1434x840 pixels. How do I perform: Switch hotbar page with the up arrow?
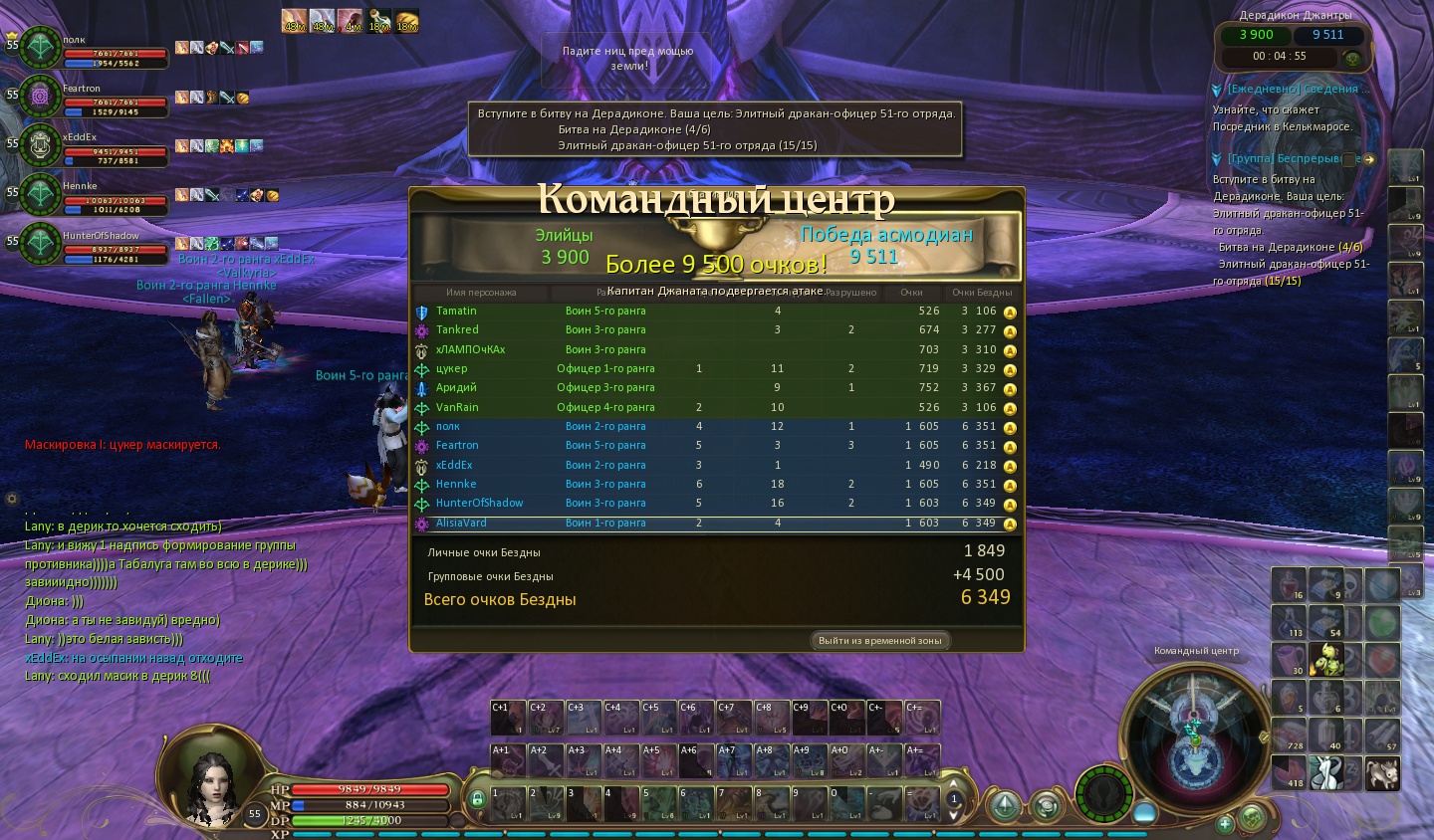click(x=953, y=783)
